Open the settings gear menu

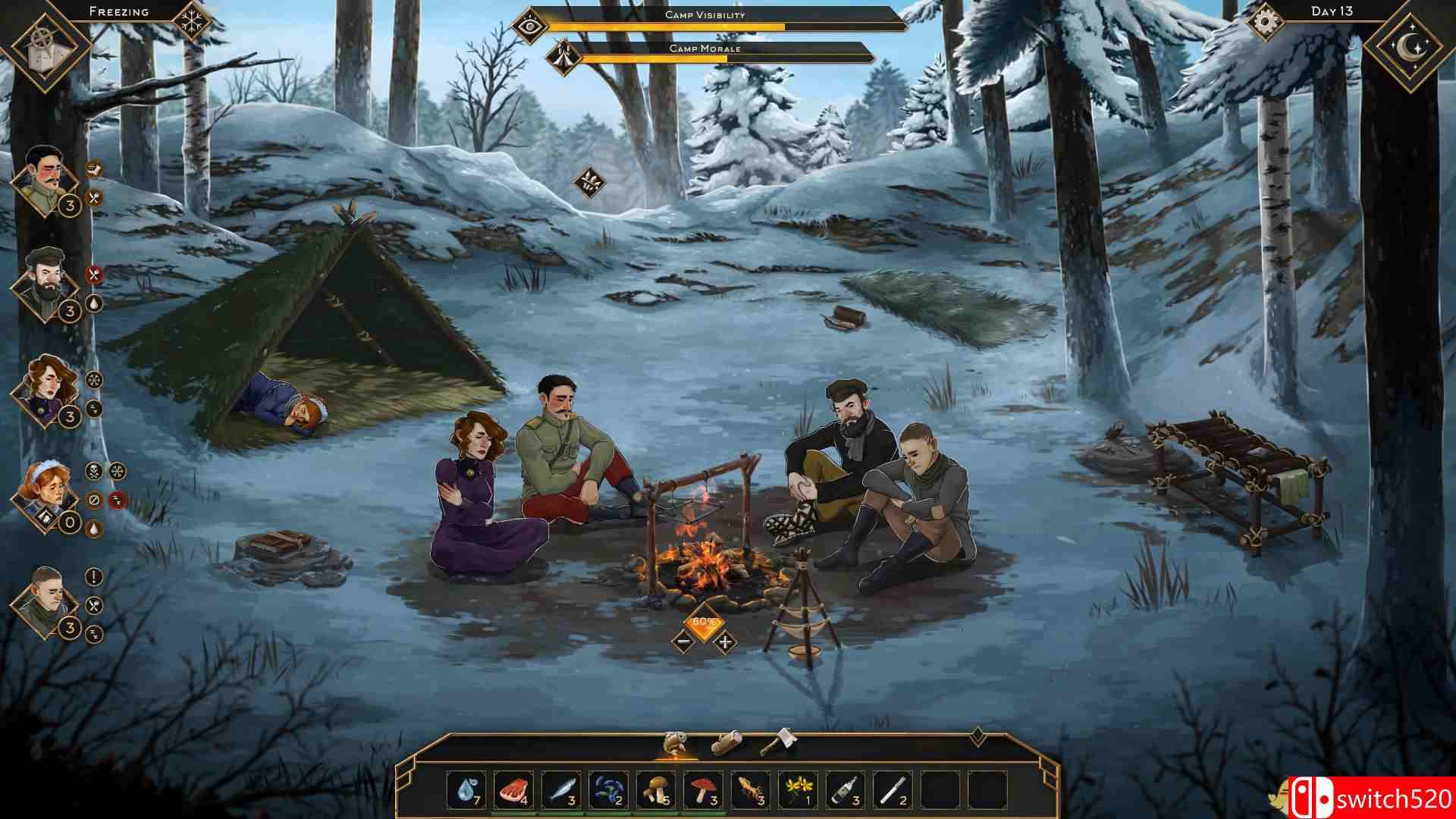(x=1263, y=22)
